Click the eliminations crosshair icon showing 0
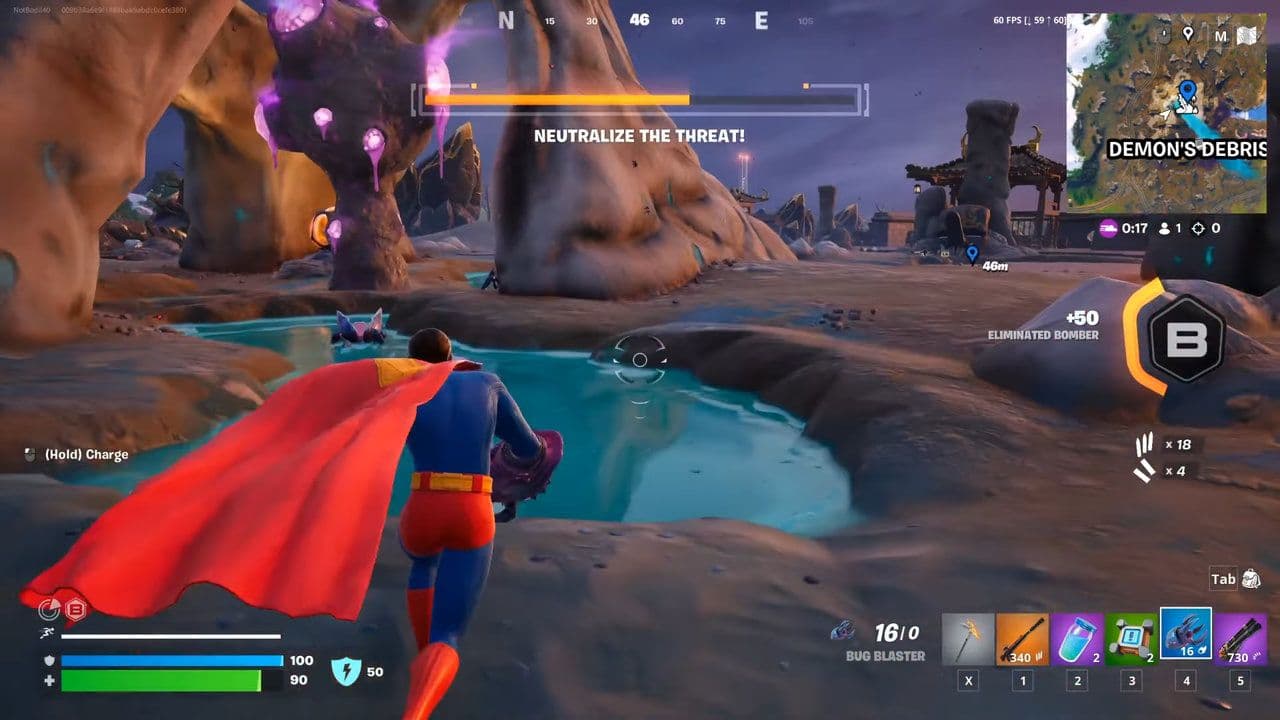 pyautogui.click(x=1197, y=229)
